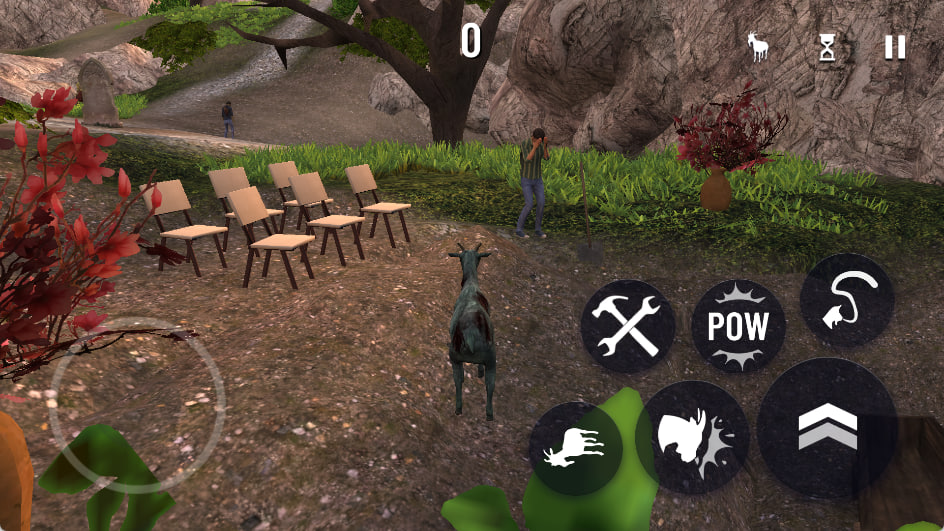Screen dimensions: 944x531
Task: Trigger the goat headbutt button
Action: pyautogui.click(x=691, y=437)
